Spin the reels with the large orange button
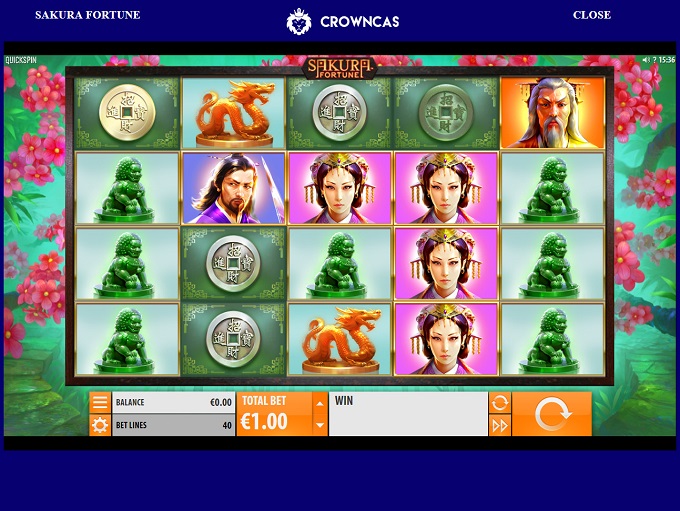Viewport: 680px width, 511px height. click(551, 414)
